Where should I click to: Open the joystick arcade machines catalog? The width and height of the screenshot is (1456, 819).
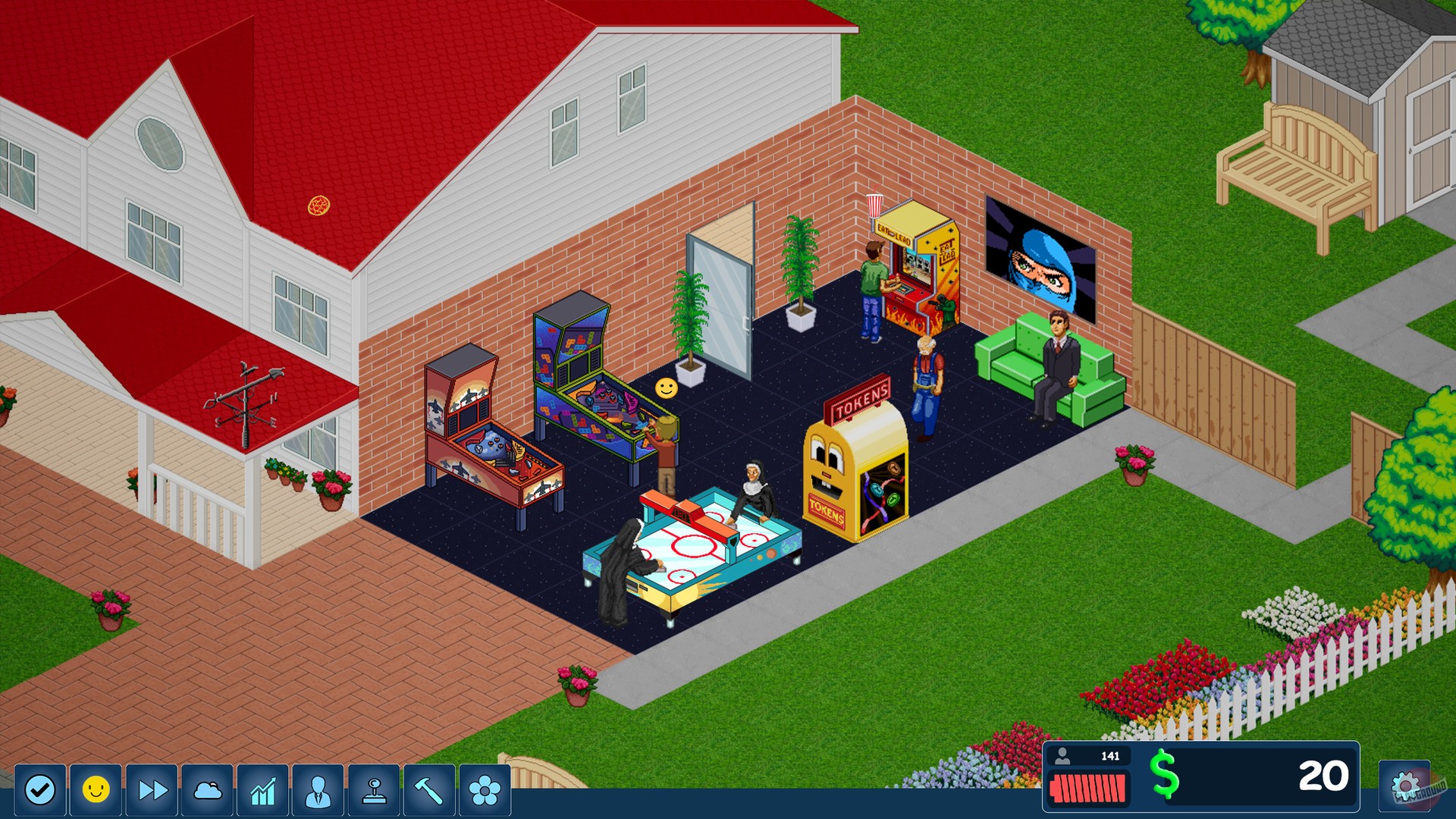[x=375, y=789]
